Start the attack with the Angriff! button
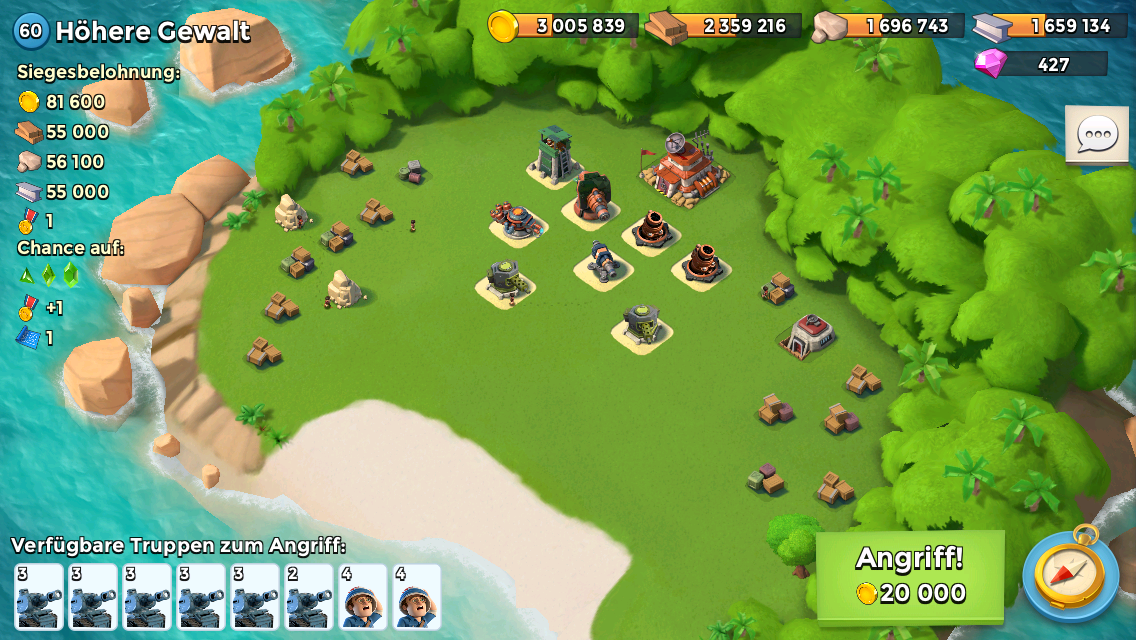The image size is (1136, 640). click(x=910, y=575)
